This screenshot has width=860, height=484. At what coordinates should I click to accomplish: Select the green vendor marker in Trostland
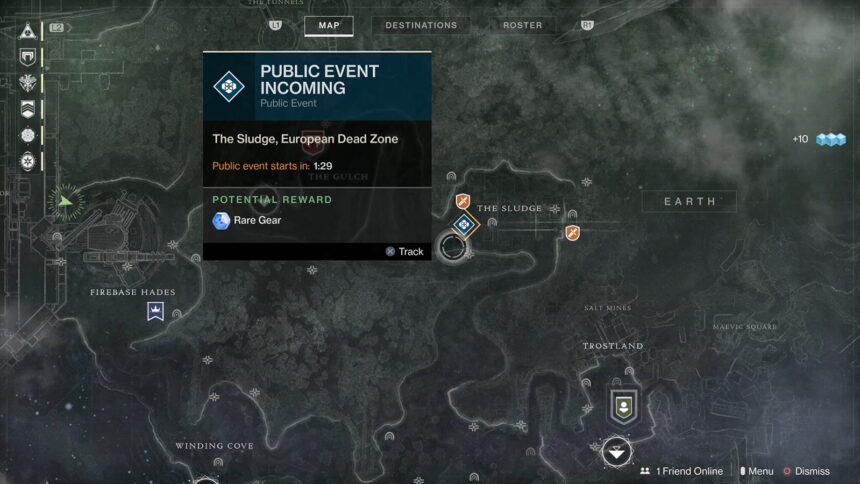click(x=624, y=405)
